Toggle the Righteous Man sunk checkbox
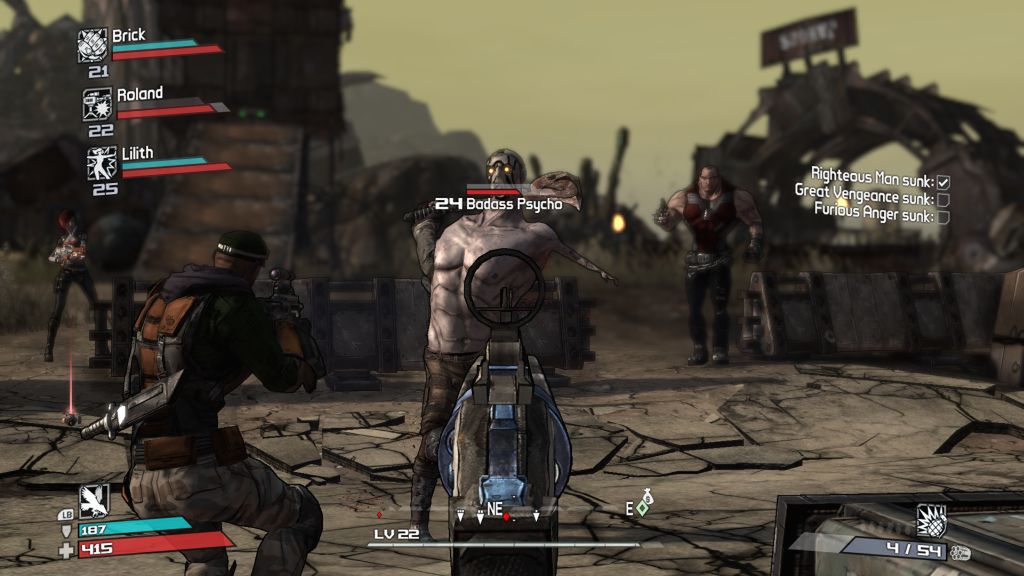Screen dimensions: 1024x576 [943, 182]
